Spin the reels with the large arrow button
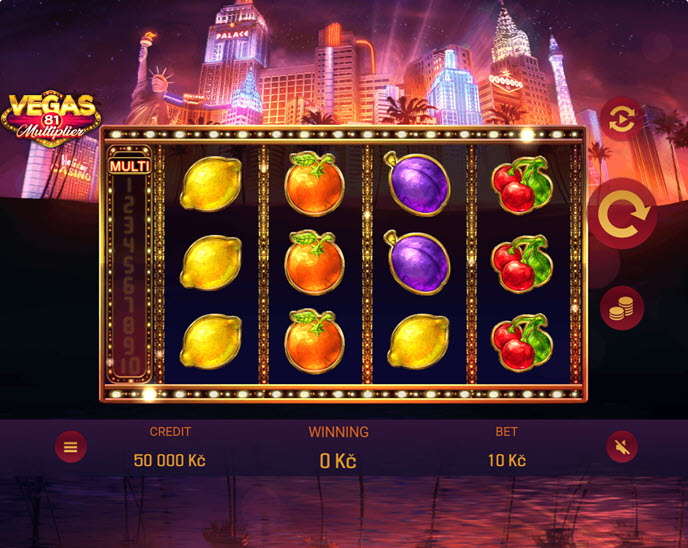 (x=622, y=213)
